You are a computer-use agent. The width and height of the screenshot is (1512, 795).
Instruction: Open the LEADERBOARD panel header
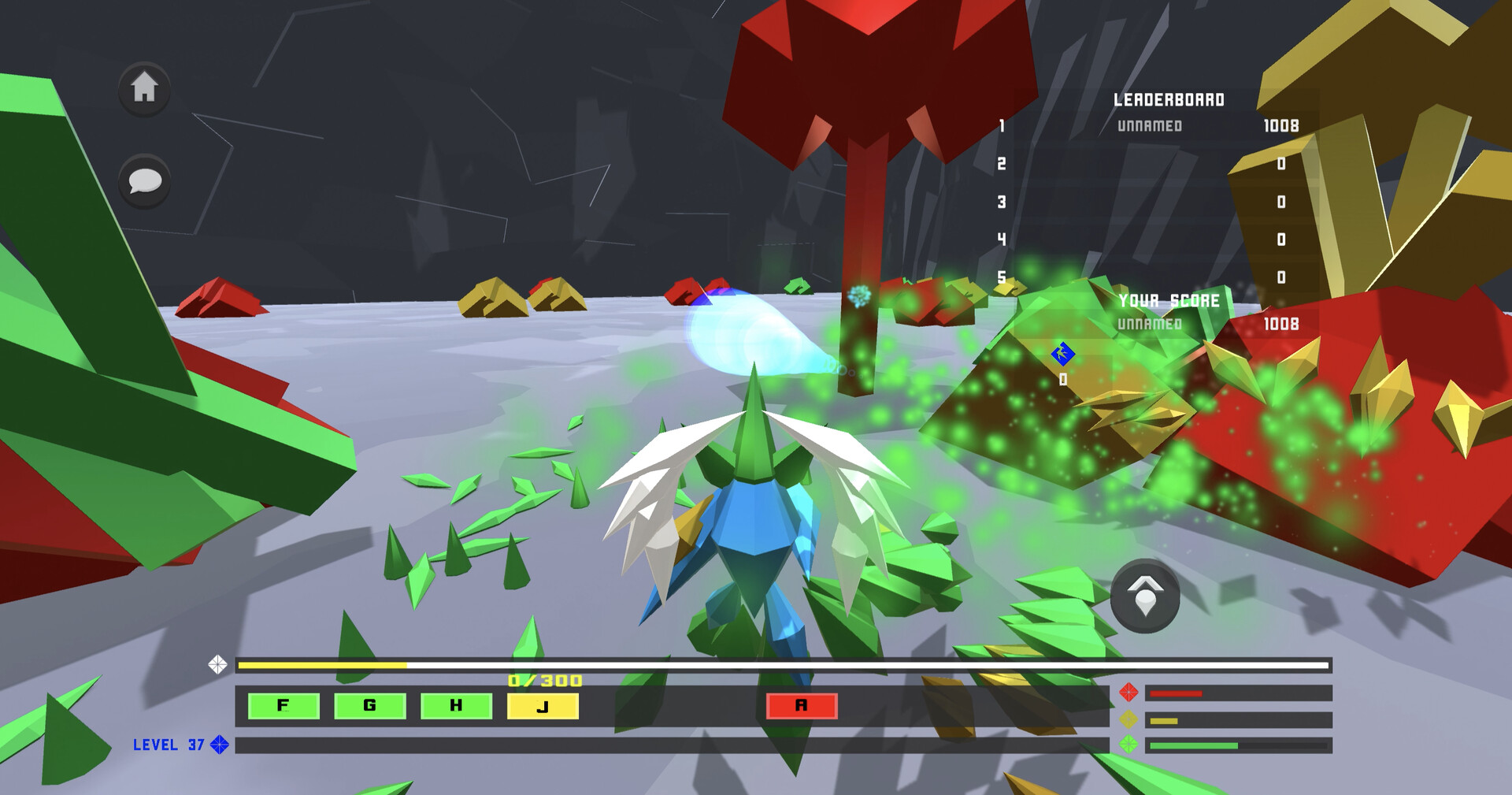point(1168,100)
